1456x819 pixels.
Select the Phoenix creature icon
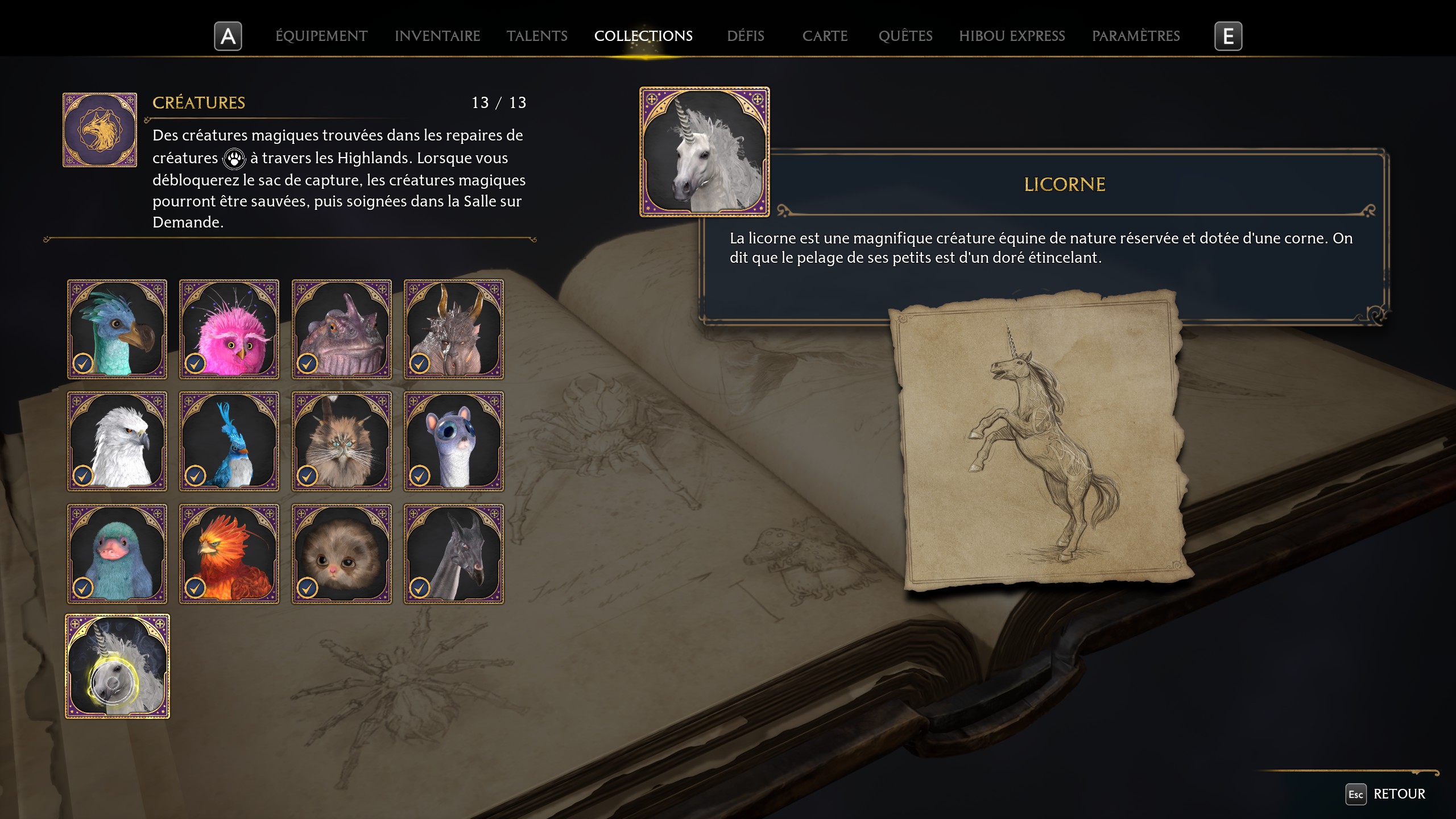[229, 553]
